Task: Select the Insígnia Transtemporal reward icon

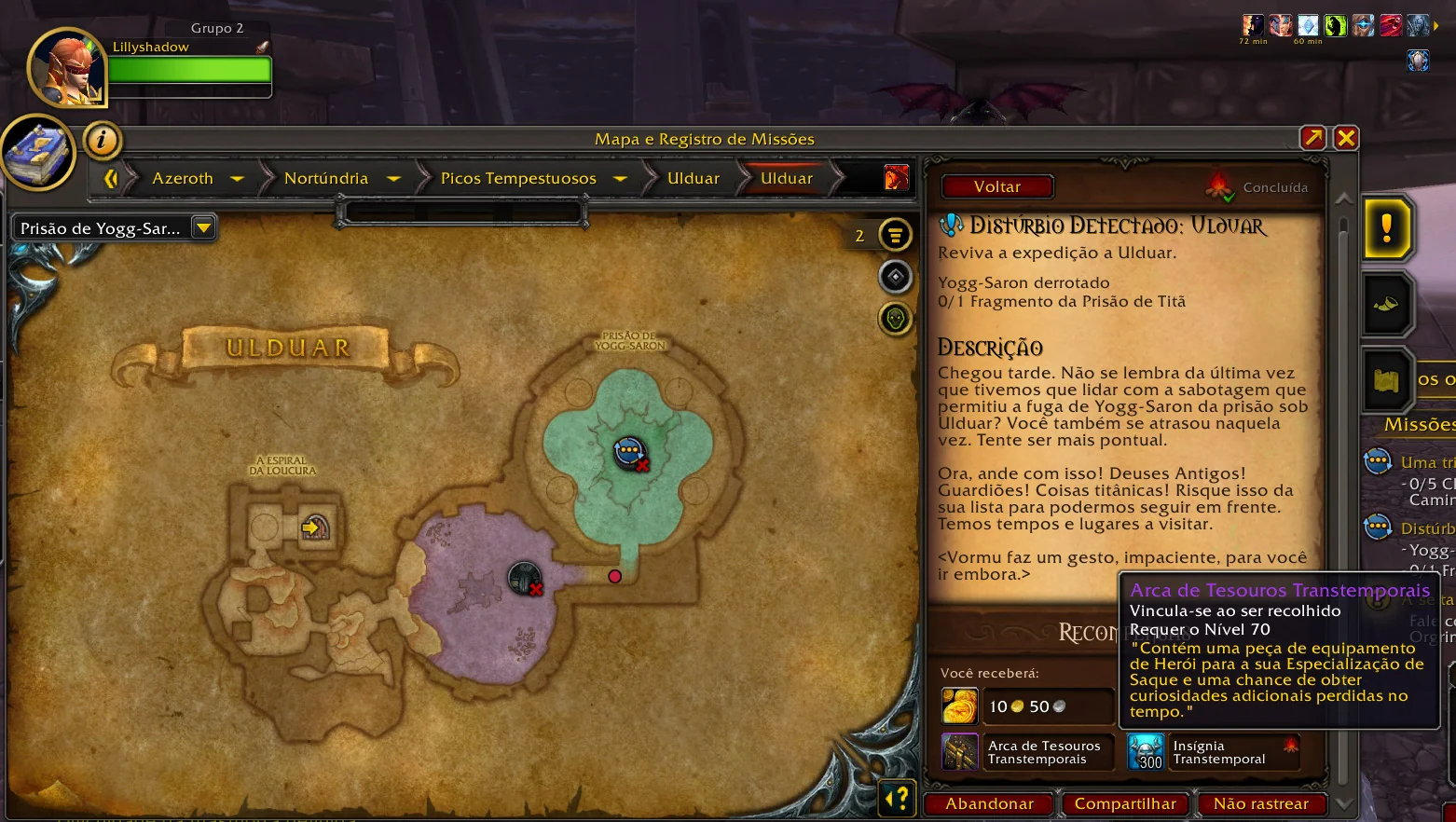Action: point(1146,752)
